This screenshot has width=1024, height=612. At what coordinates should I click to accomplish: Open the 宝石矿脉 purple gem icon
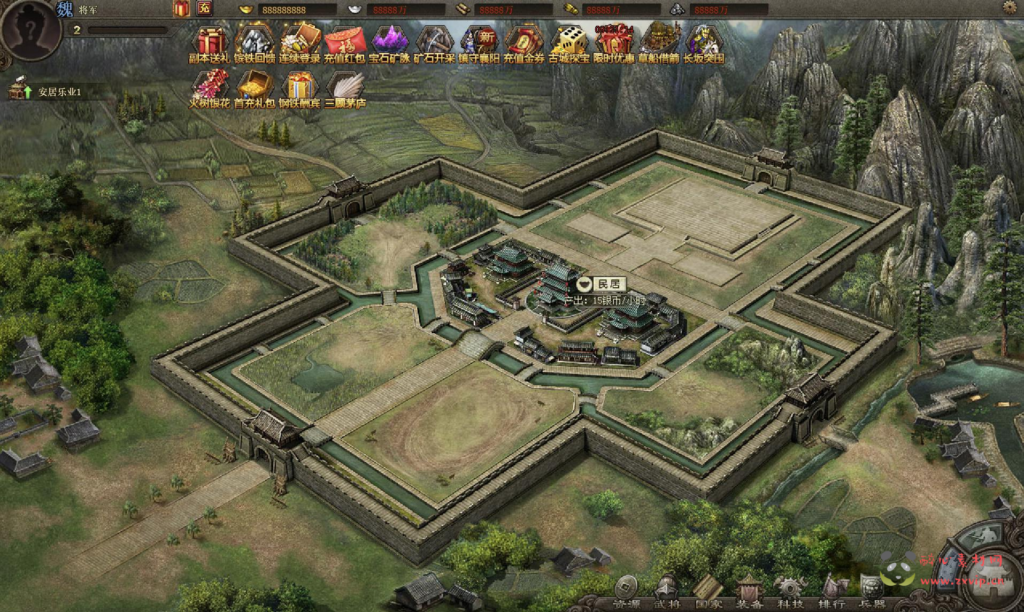click(390, 43)
